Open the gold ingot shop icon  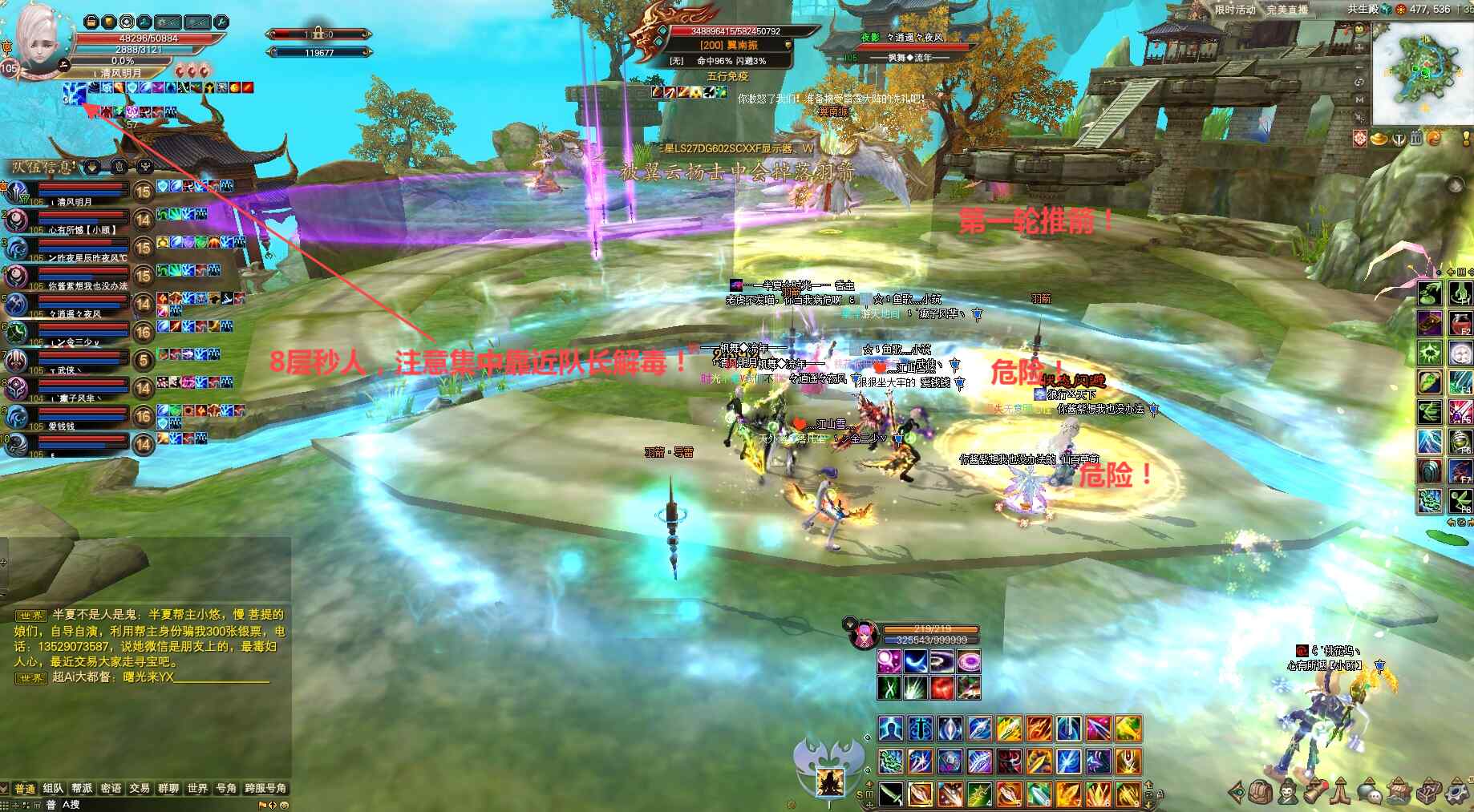click(x=1379, y=139)
